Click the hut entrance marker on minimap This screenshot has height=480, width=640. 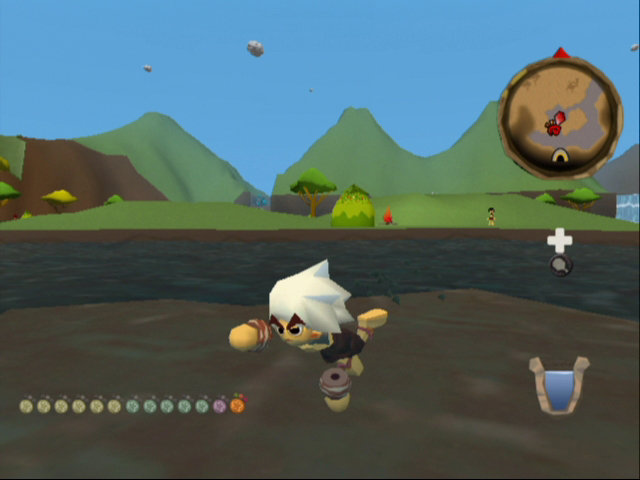(x=560, y=157)
